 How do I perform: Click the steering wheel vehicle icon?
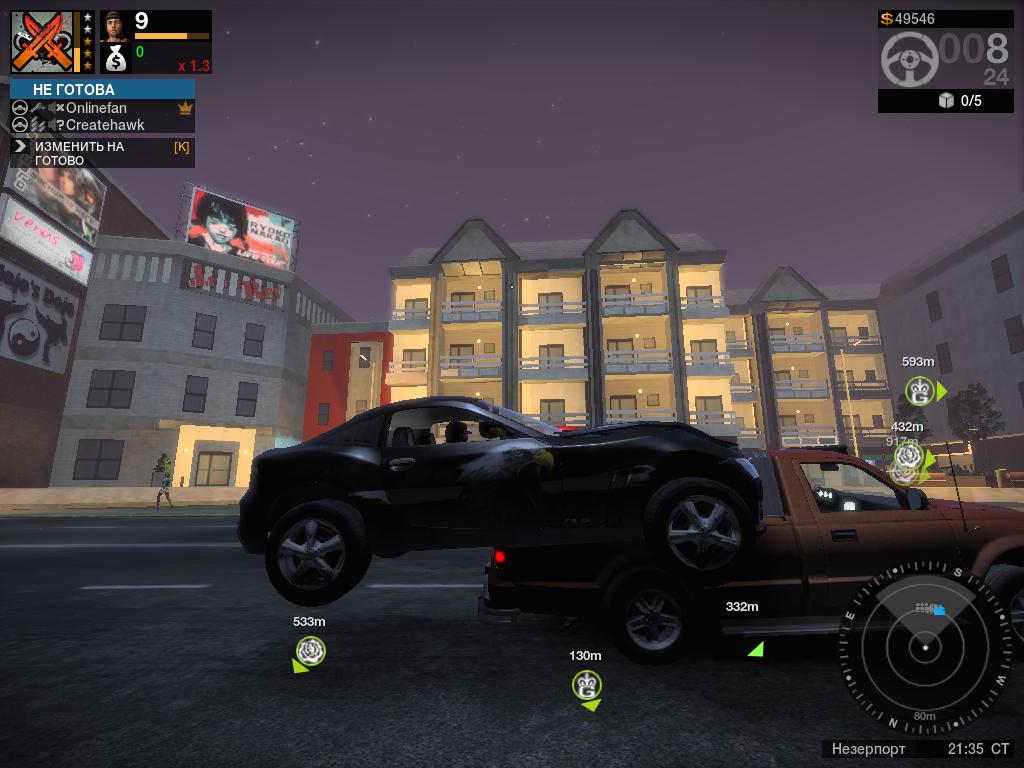point(909,59)
